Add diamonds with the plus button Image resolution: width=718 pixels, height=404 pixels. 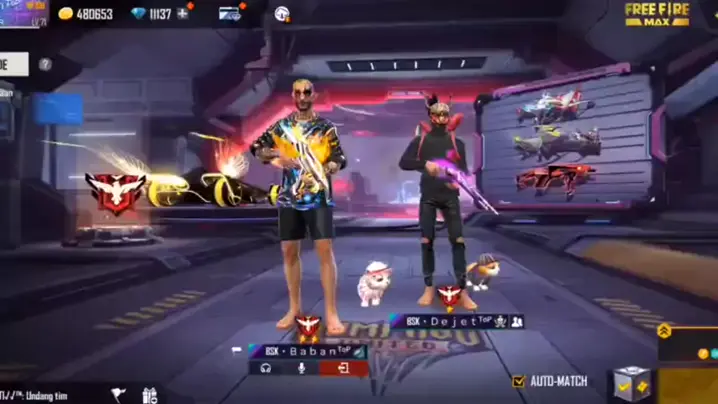coord(183,13)
